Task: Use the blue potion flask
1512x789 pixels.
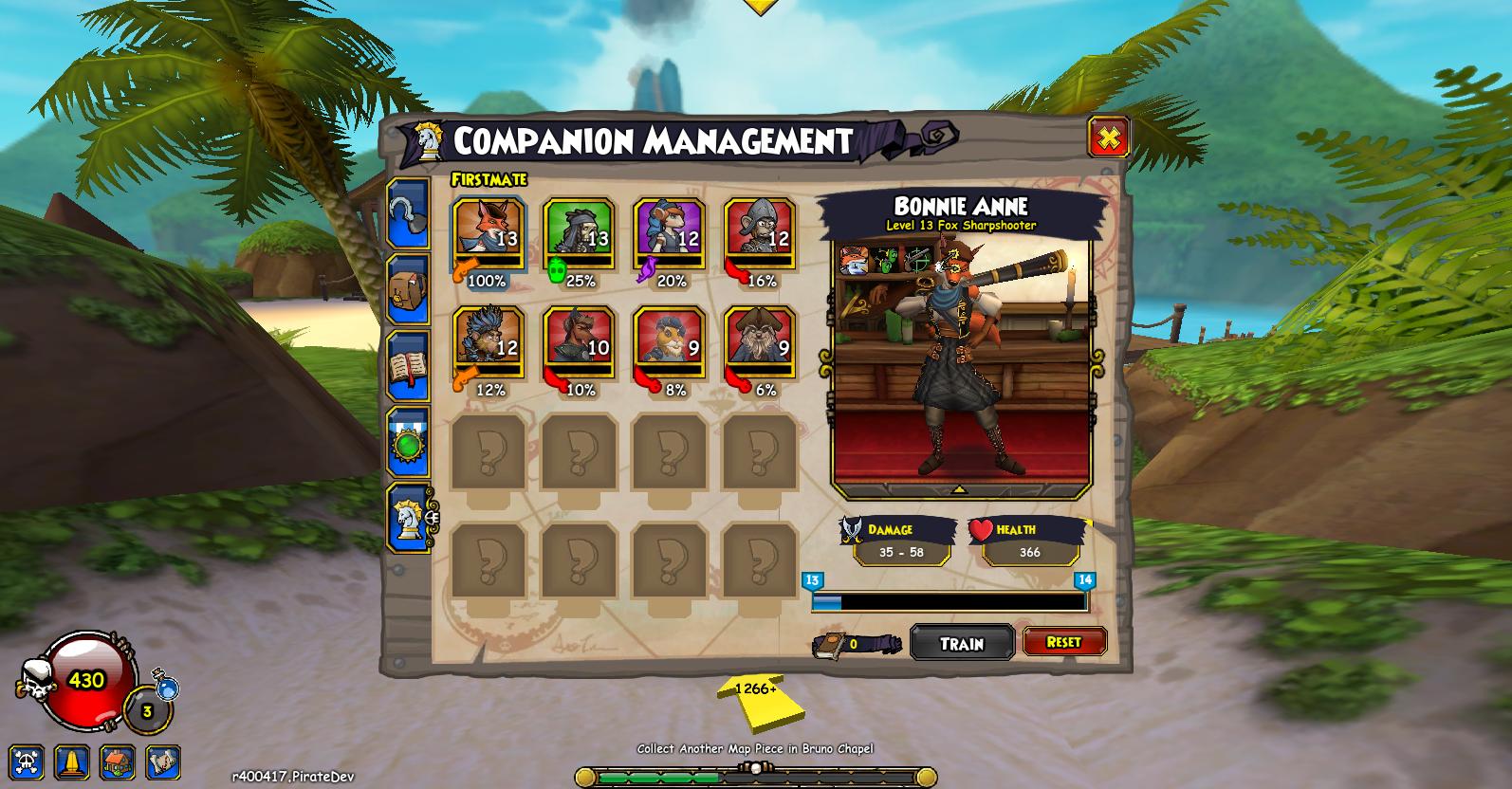Action: coord(167,687)
